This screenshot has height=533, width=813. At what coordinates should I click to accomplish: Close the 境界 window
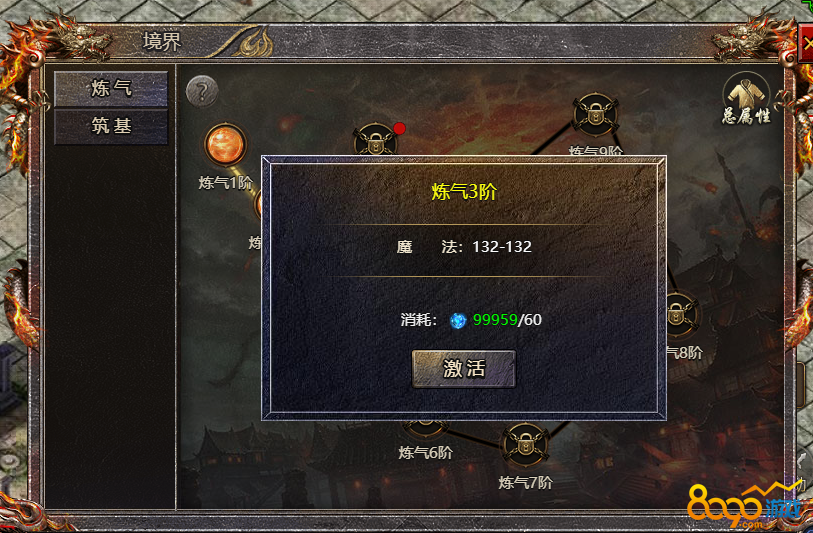coord(807,45)
